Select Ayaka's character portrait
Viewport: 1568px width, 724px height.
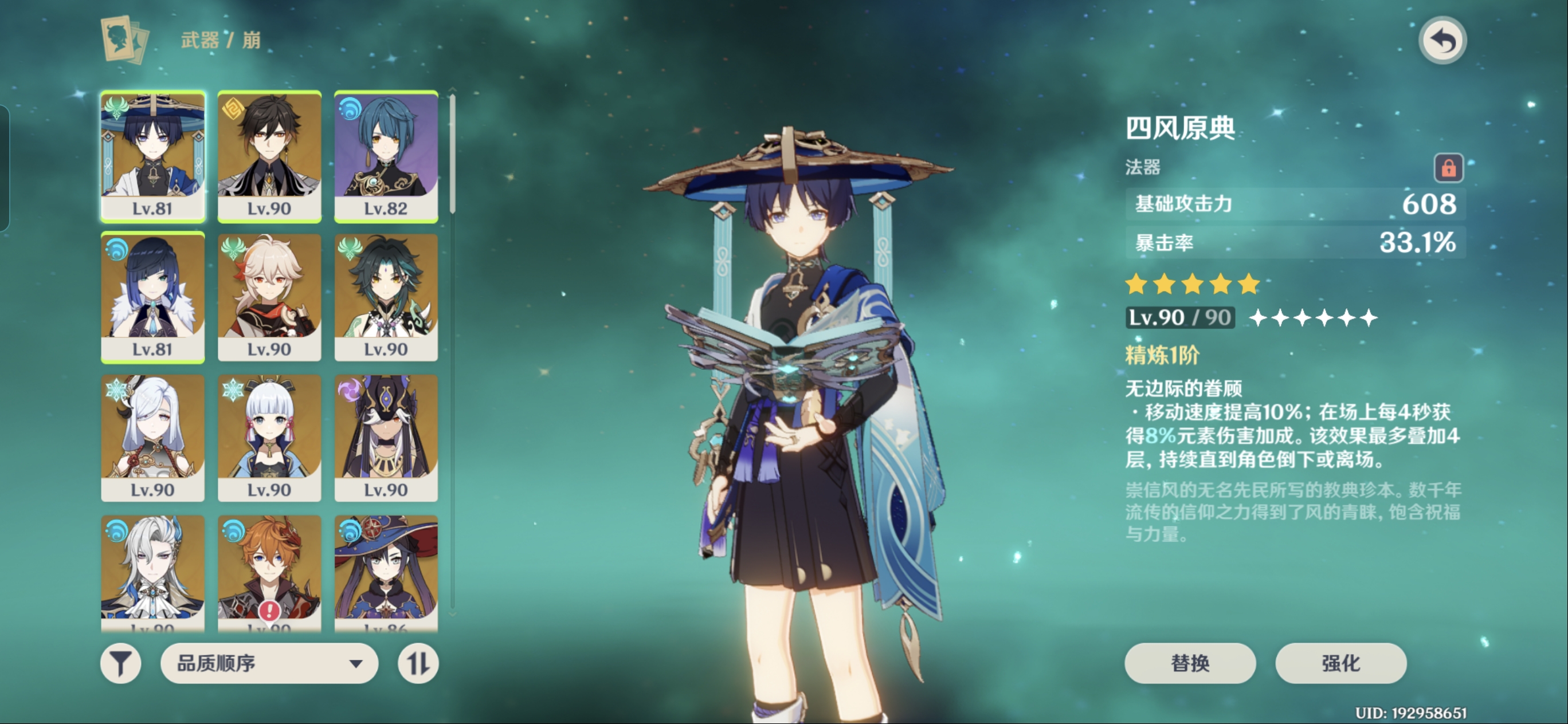click(269, 438)
